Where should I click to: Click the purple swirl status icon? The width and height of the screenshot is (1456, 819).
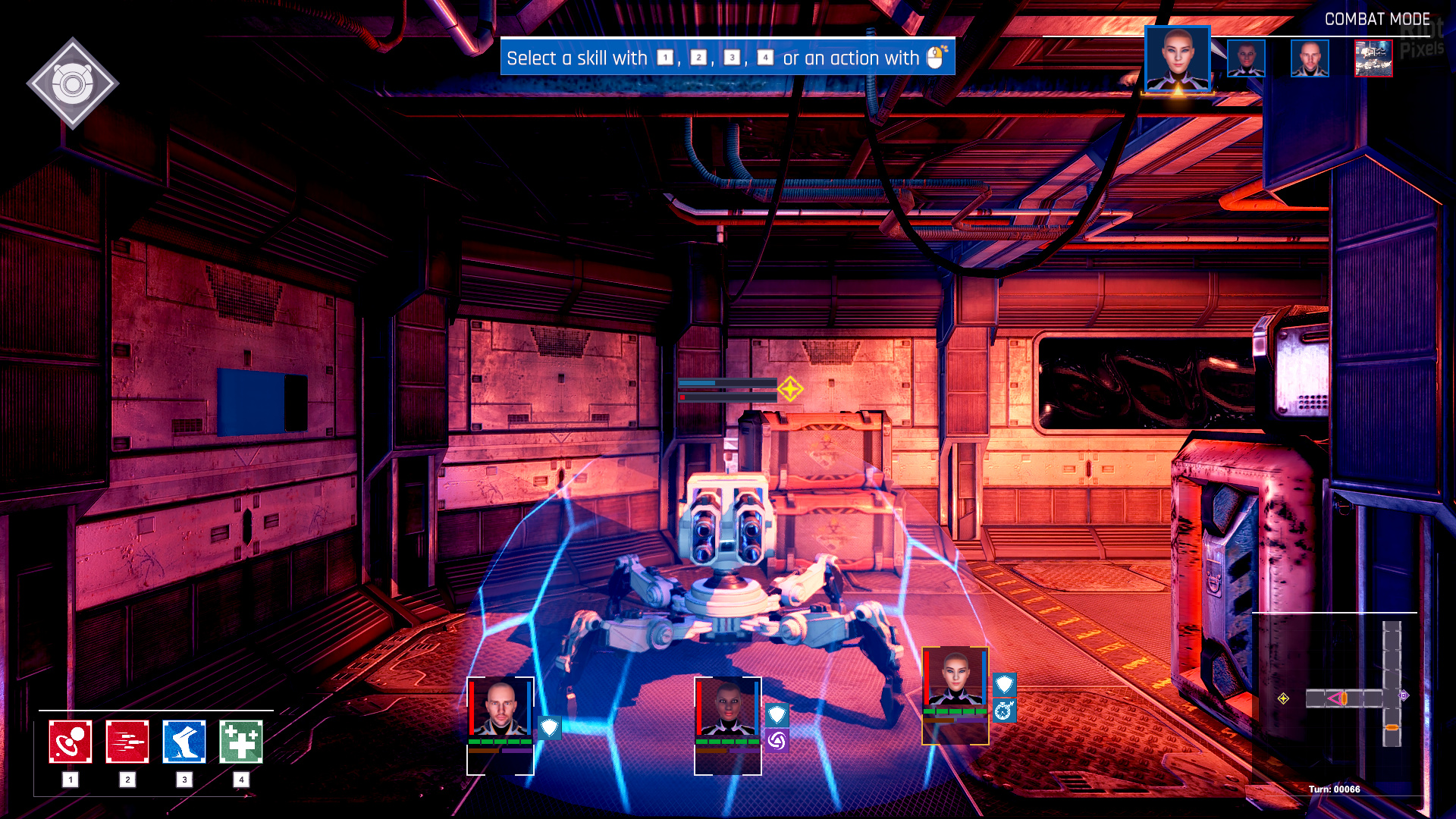click(777, 740)
